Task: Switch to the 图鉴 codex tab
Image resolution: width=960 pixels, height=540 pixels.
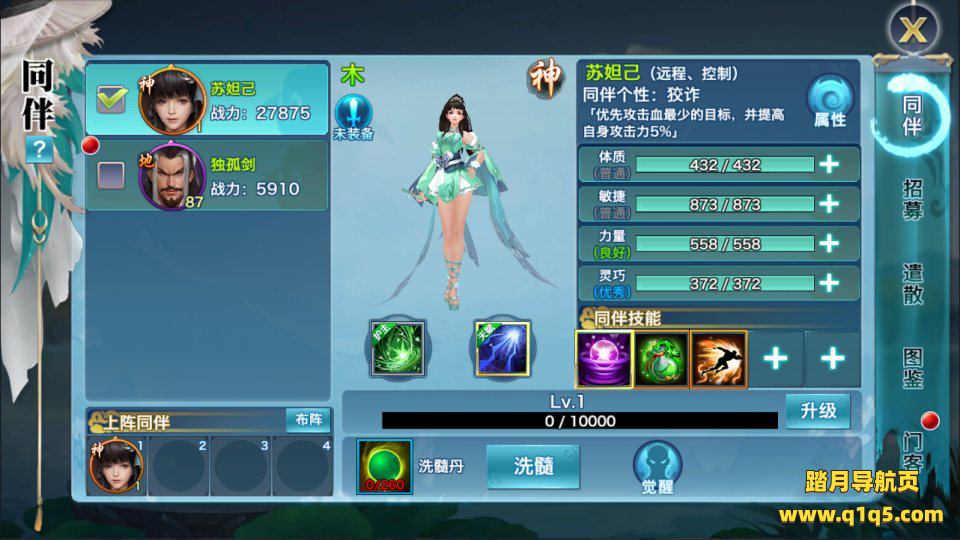Action: point(912,367)
